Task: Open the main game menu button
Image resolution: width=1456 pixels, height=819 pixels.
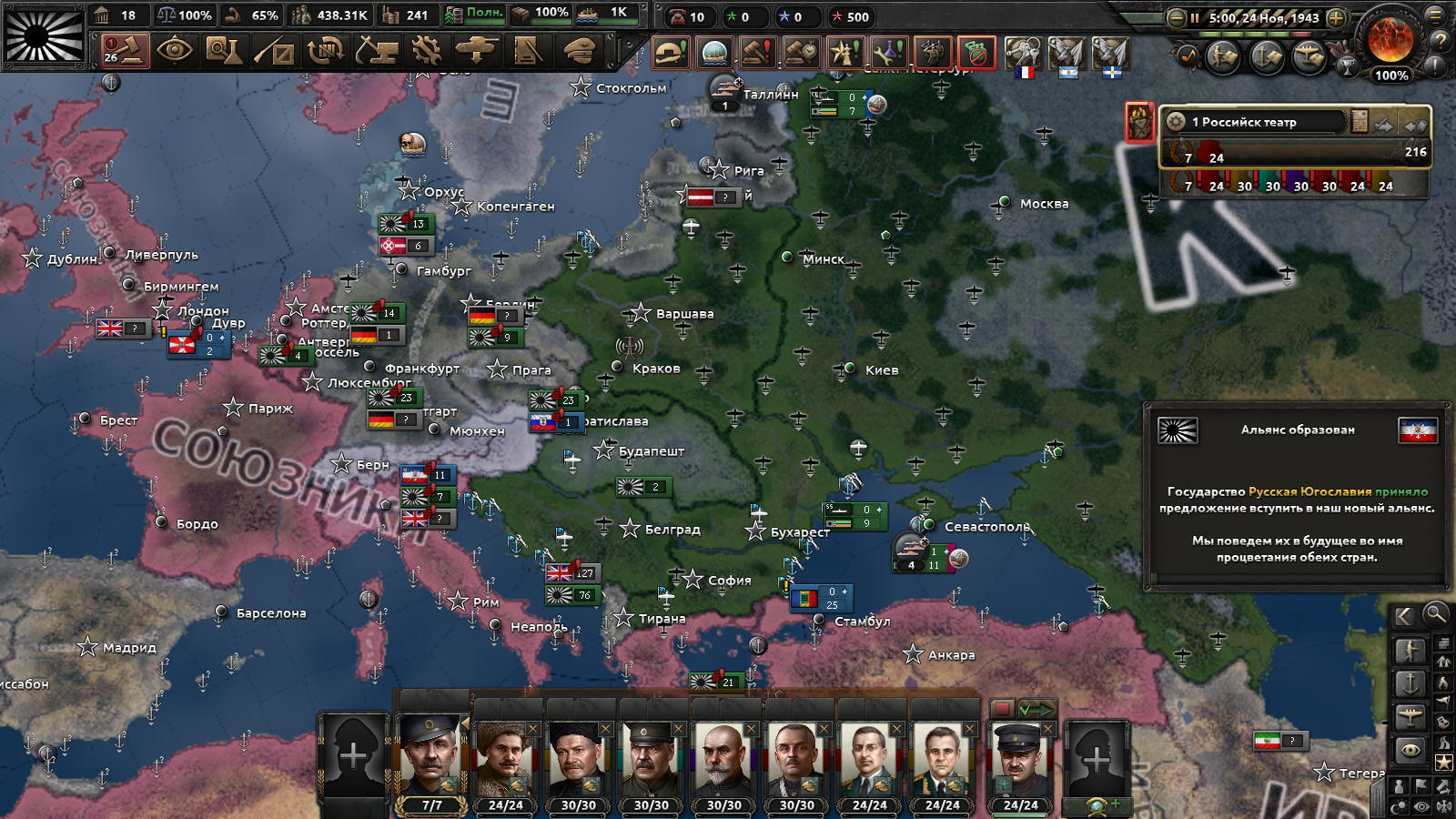Action: [1437, 14]
